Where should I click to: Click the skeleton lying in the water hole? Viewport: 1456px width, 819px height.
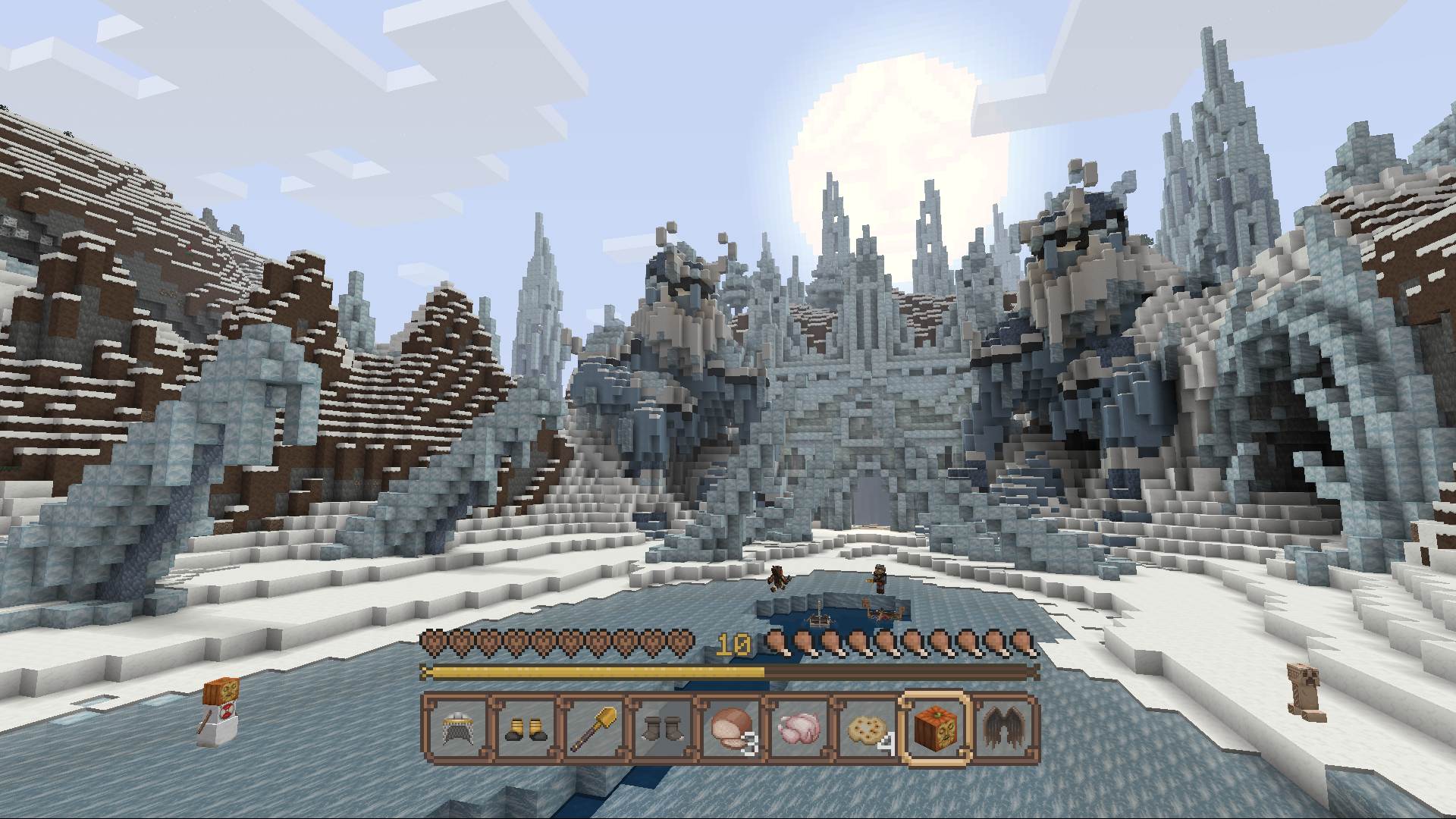coord(821,618)
